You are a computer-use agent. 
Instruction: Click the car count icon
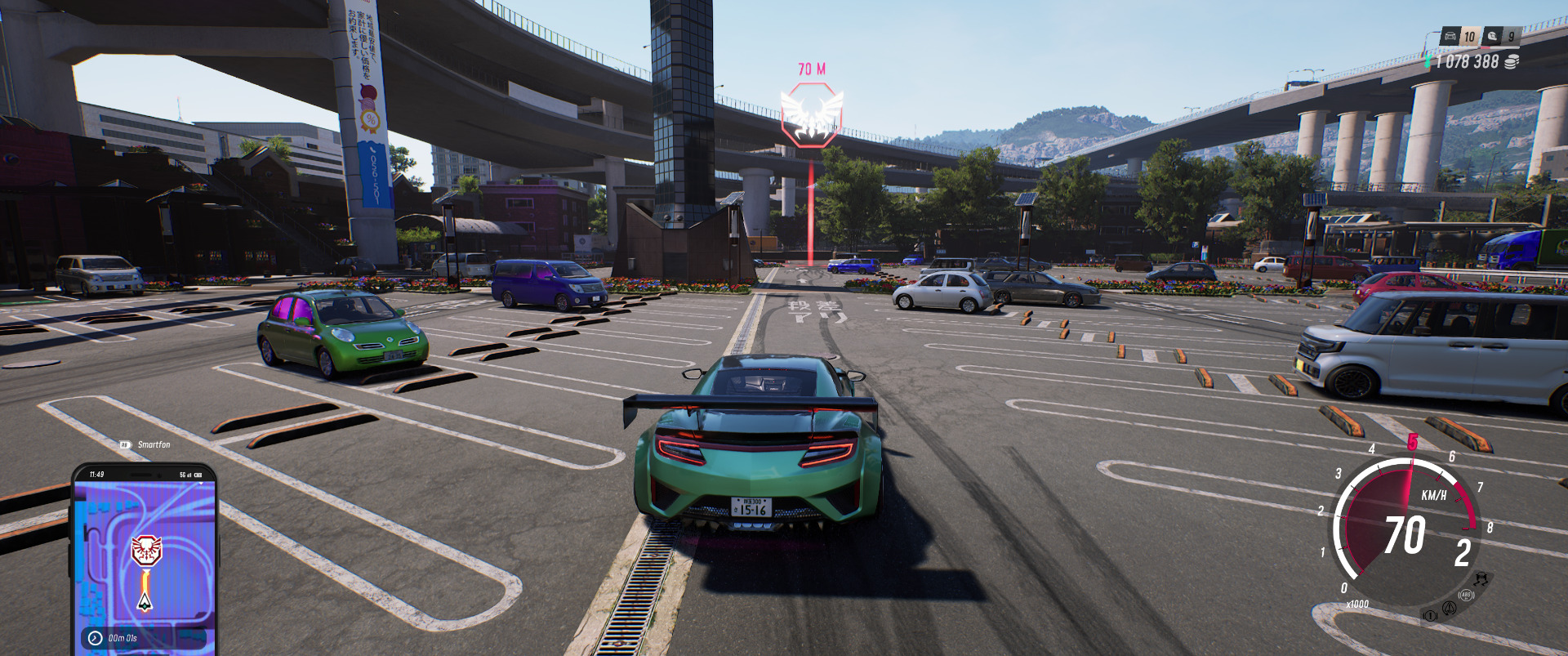[1450, 37]
